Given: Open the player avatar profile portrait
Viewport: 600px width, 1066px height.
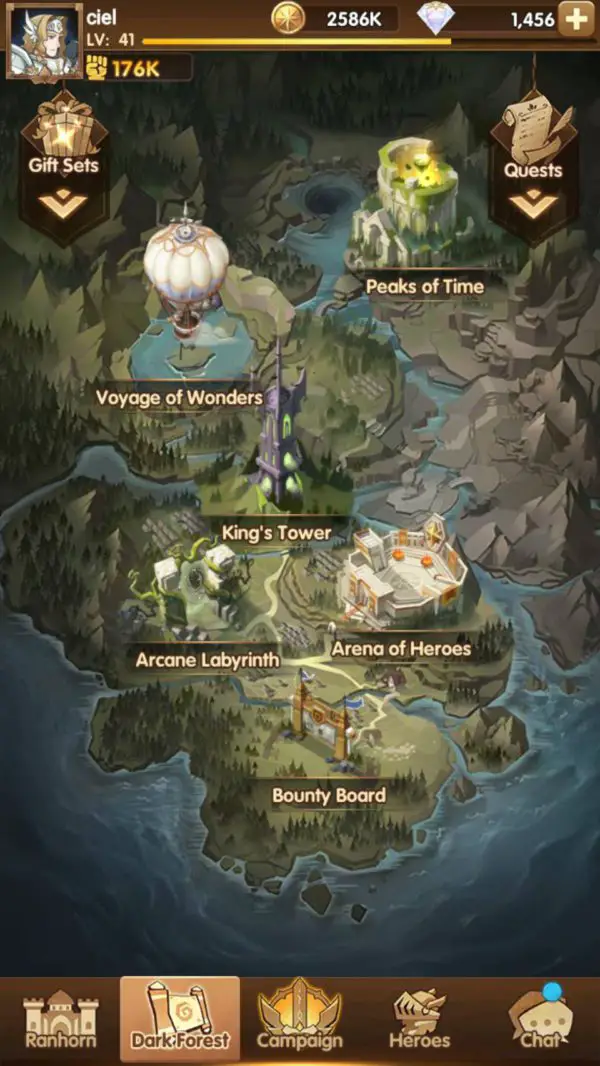Looking at the screenshot, I should pyautogui.click(x=44, y=42).
